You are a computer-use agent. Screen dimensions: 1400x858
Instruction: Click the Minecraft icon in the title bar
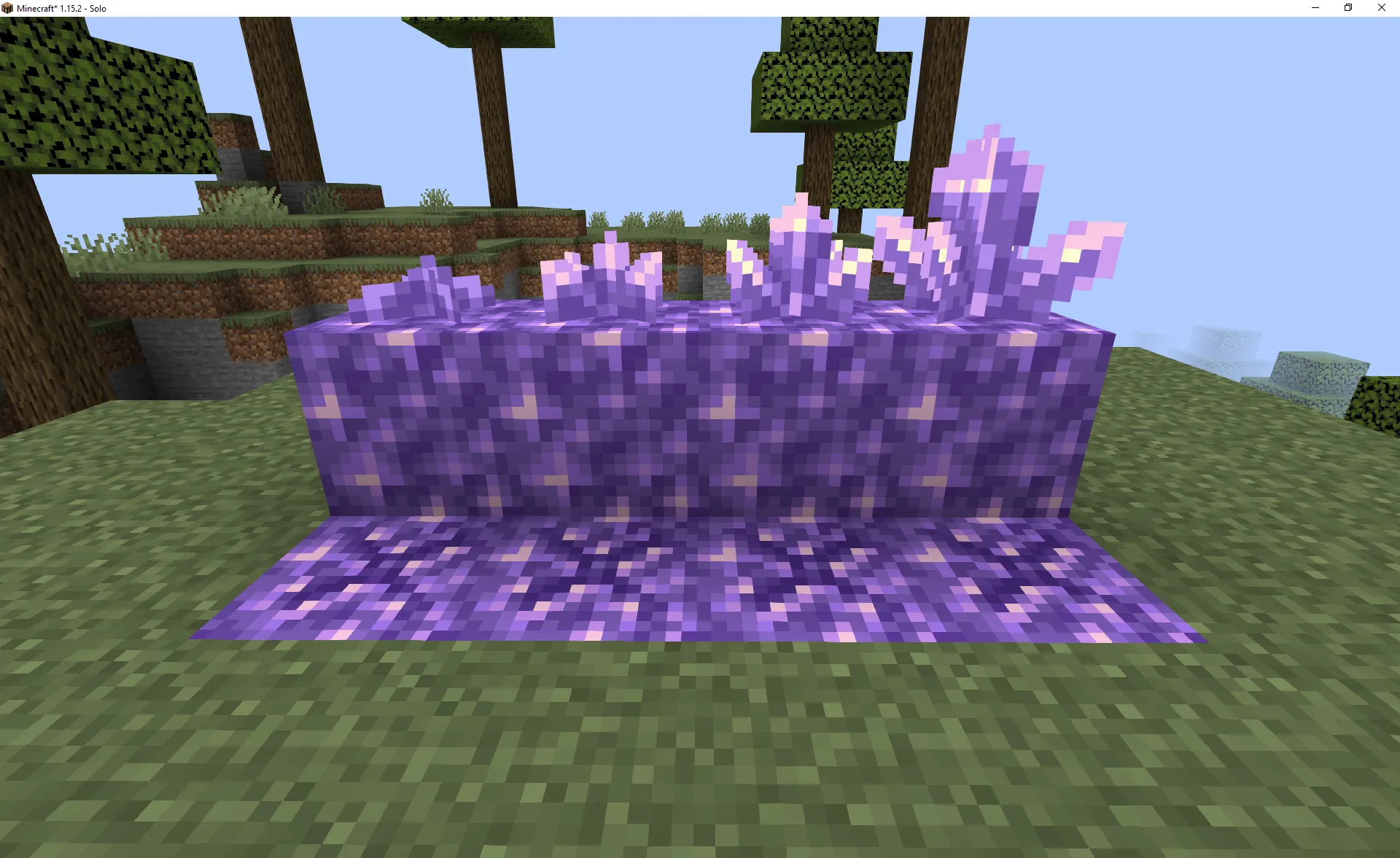(x=7, y=8)
